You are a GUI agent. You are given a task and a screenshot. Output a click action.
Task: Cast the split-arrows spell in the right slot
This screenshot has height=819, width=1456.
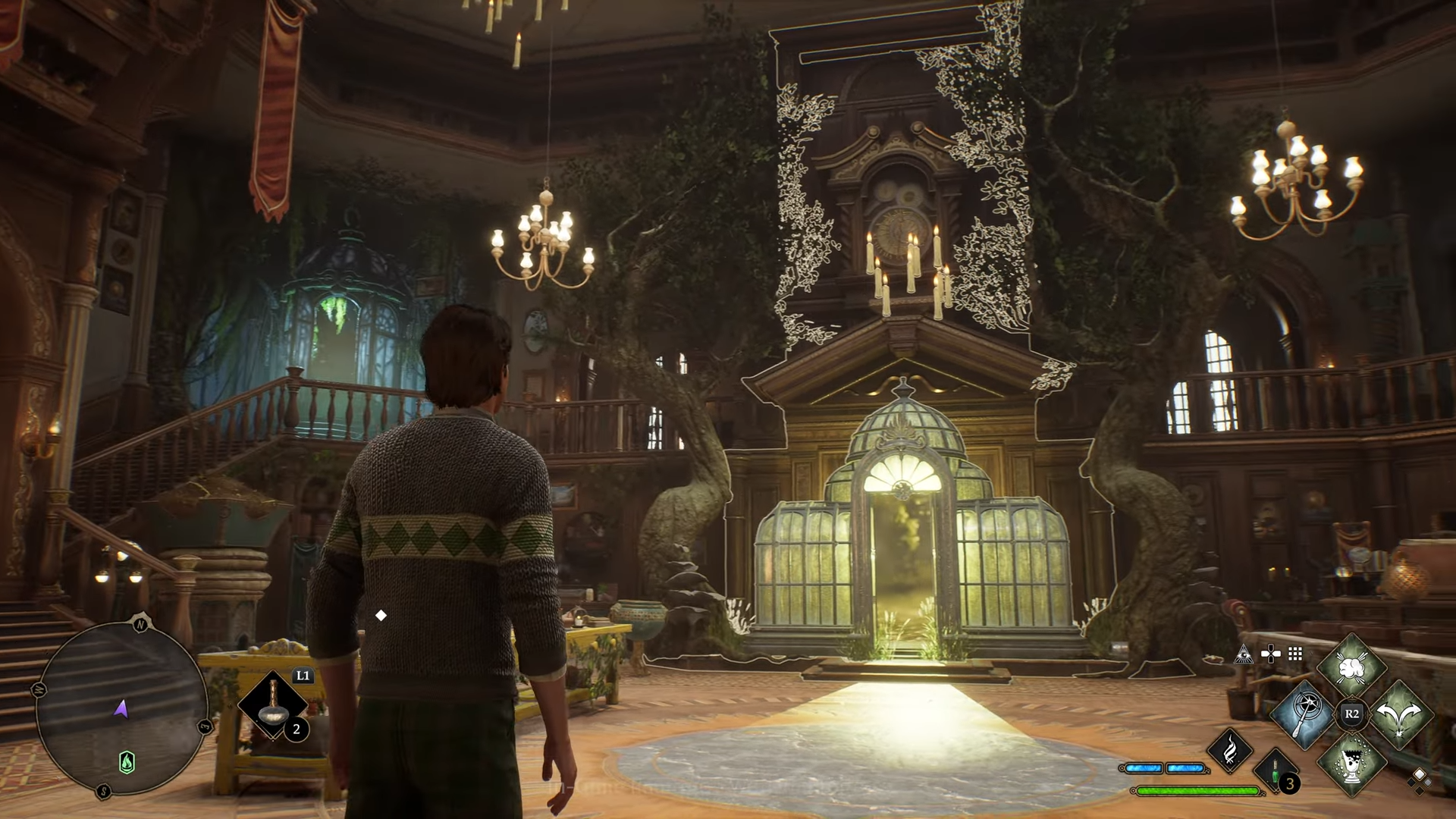click(1400, 714)
